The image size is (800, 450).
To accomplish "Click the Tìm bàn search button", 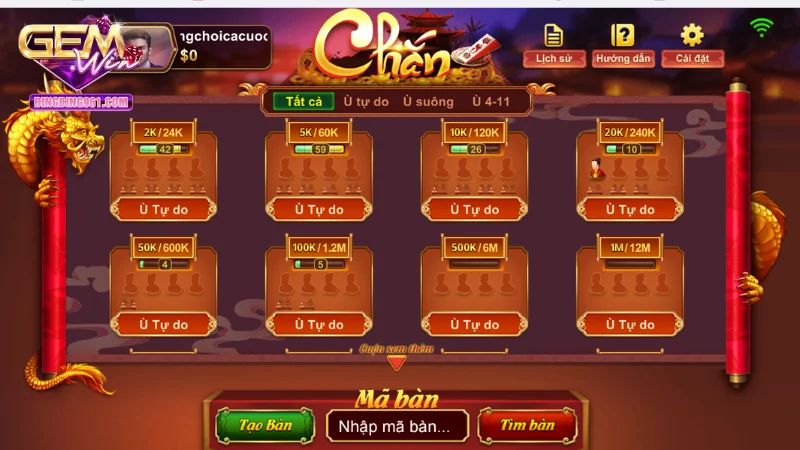I will (527, 425).
